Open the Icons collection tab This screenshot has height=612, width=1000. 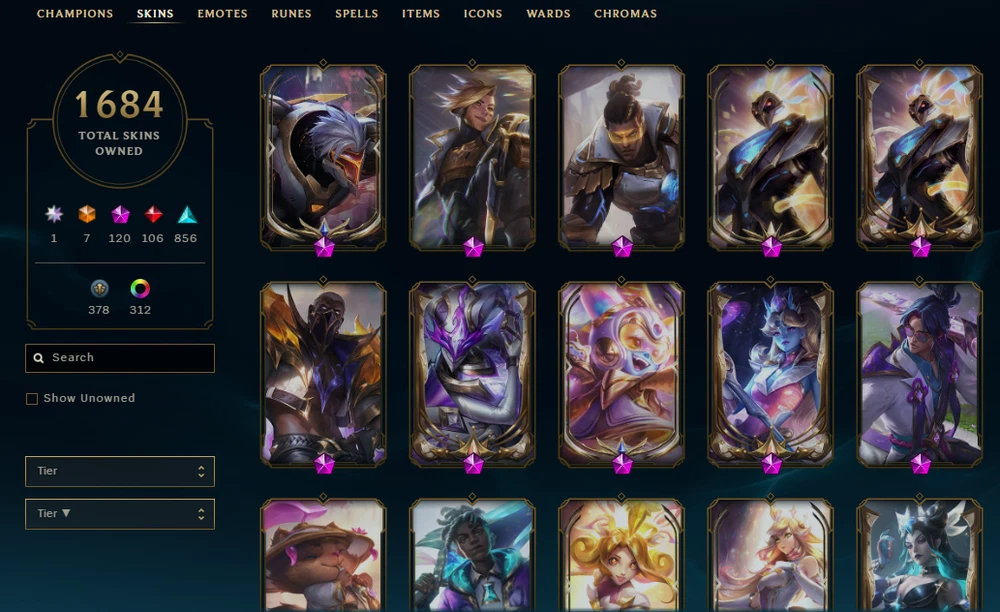tap(483, 14)
